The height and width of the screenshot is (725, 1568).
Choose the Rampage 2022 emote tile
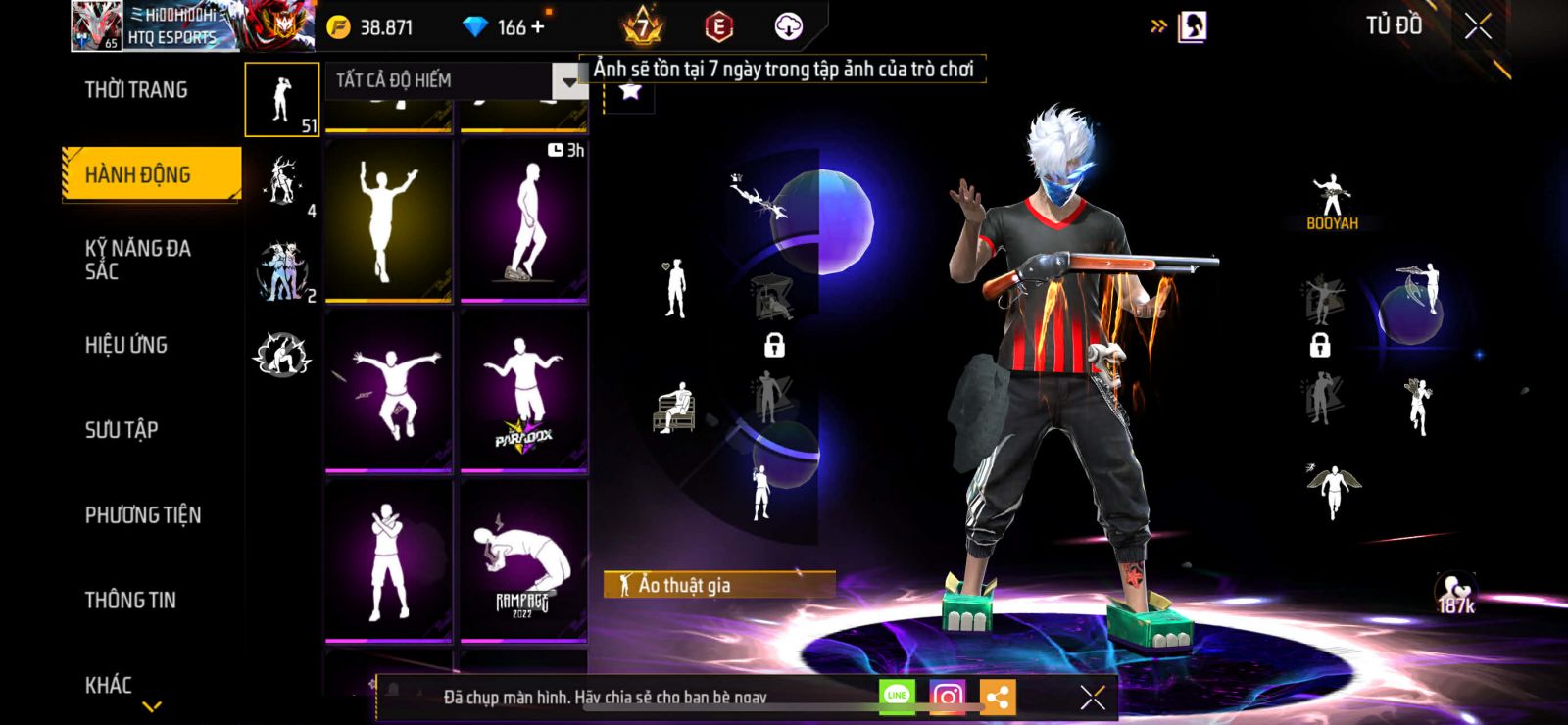point(523,560)
